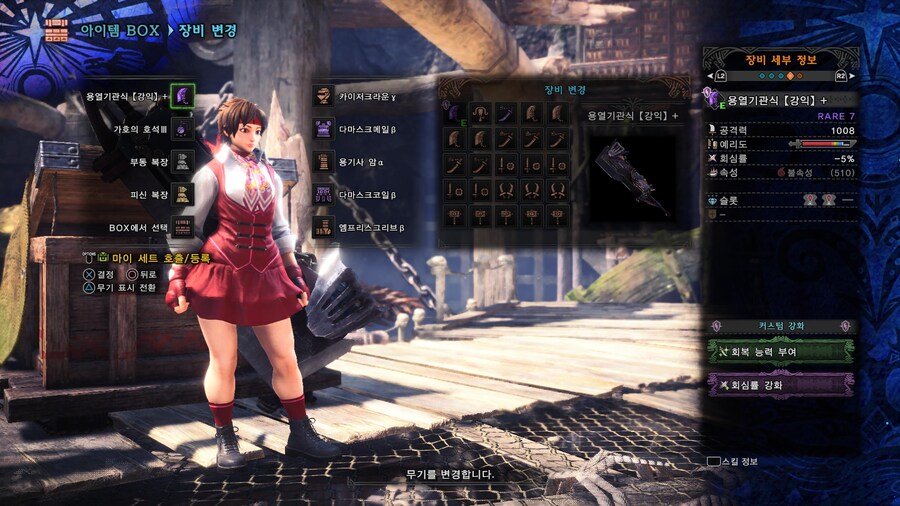Select the 카이저크라운 γ helmet slot
Screen dimensions: 900x506
tap(323, 96)
